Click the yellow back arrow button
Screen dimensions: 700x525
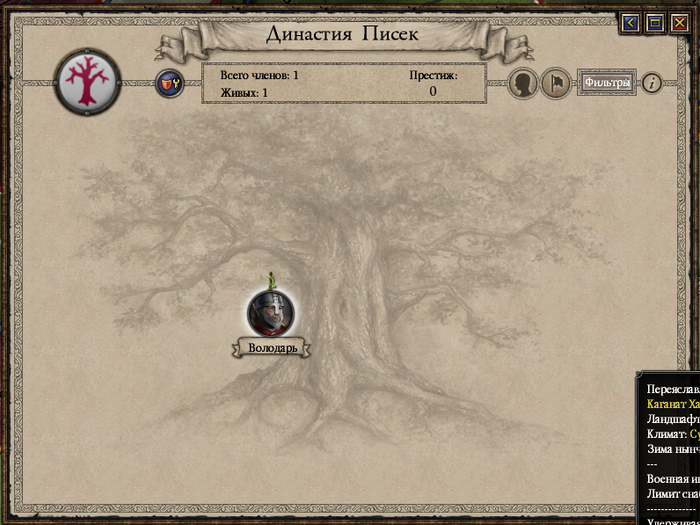pyautogui.click(x=630, y=23)
